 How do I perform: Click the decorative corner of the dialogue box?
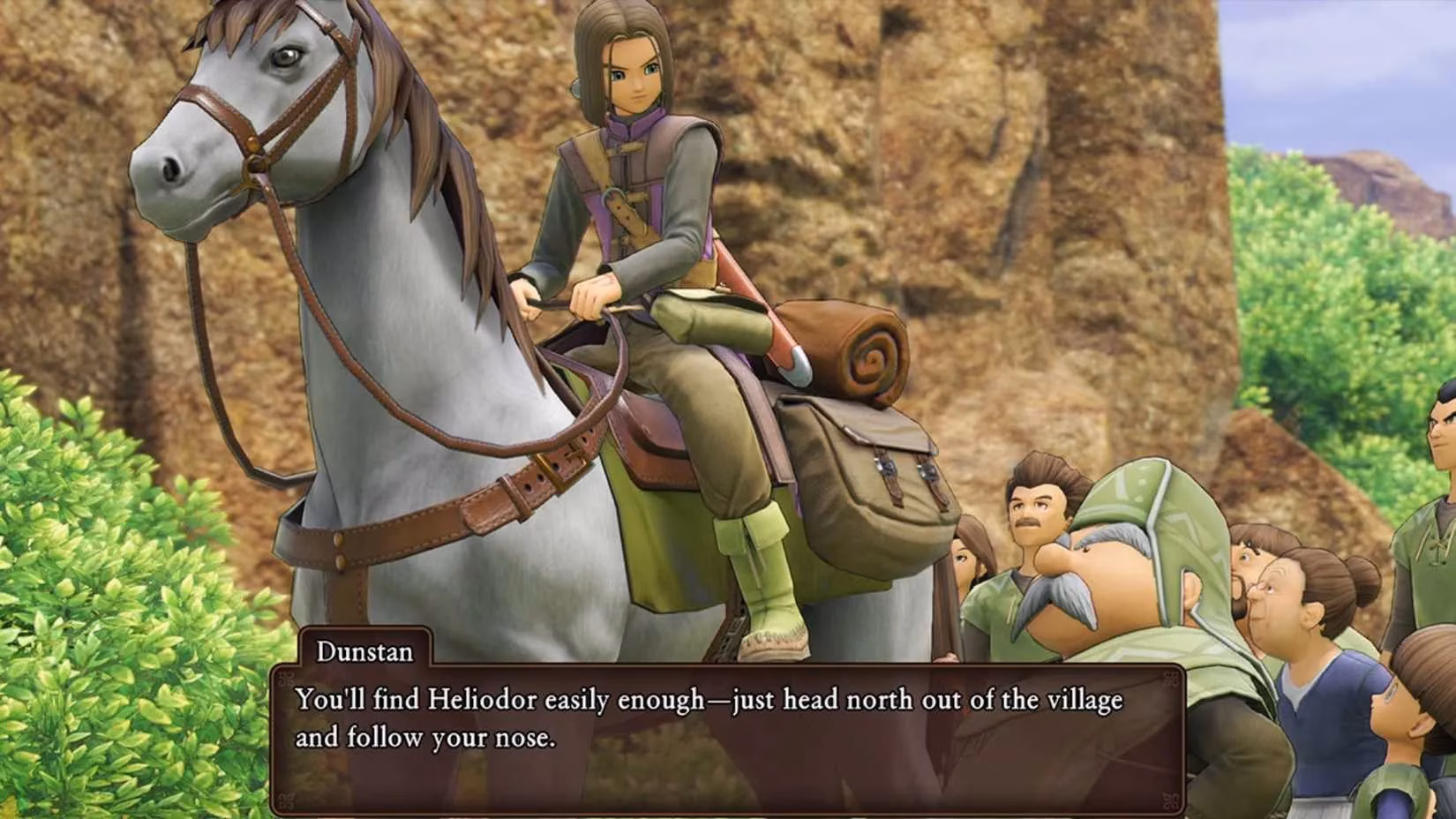click(285, 680)
